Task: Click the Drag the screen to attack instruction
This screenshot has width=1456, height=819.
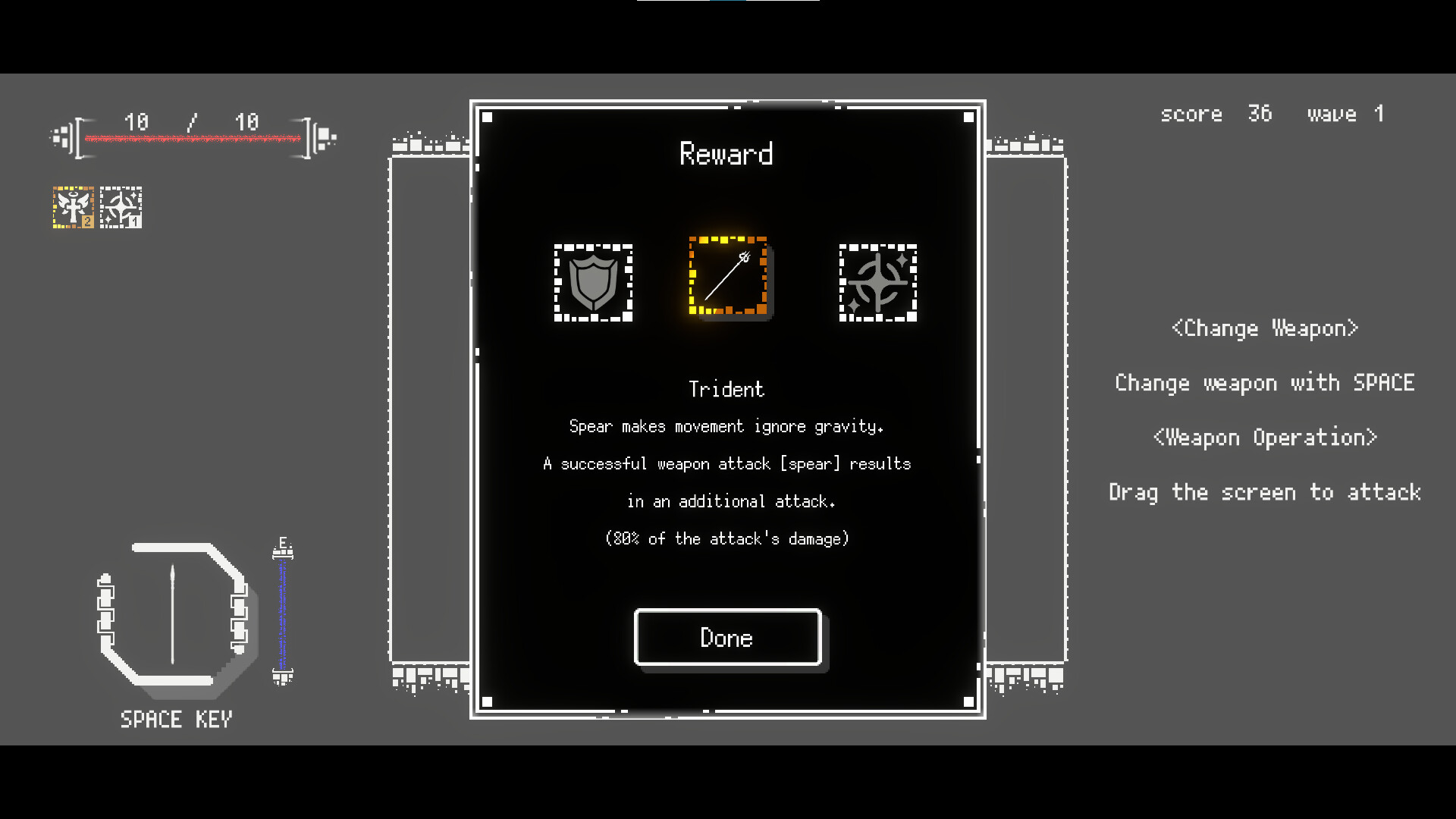Action: (x=1264, y=491)
